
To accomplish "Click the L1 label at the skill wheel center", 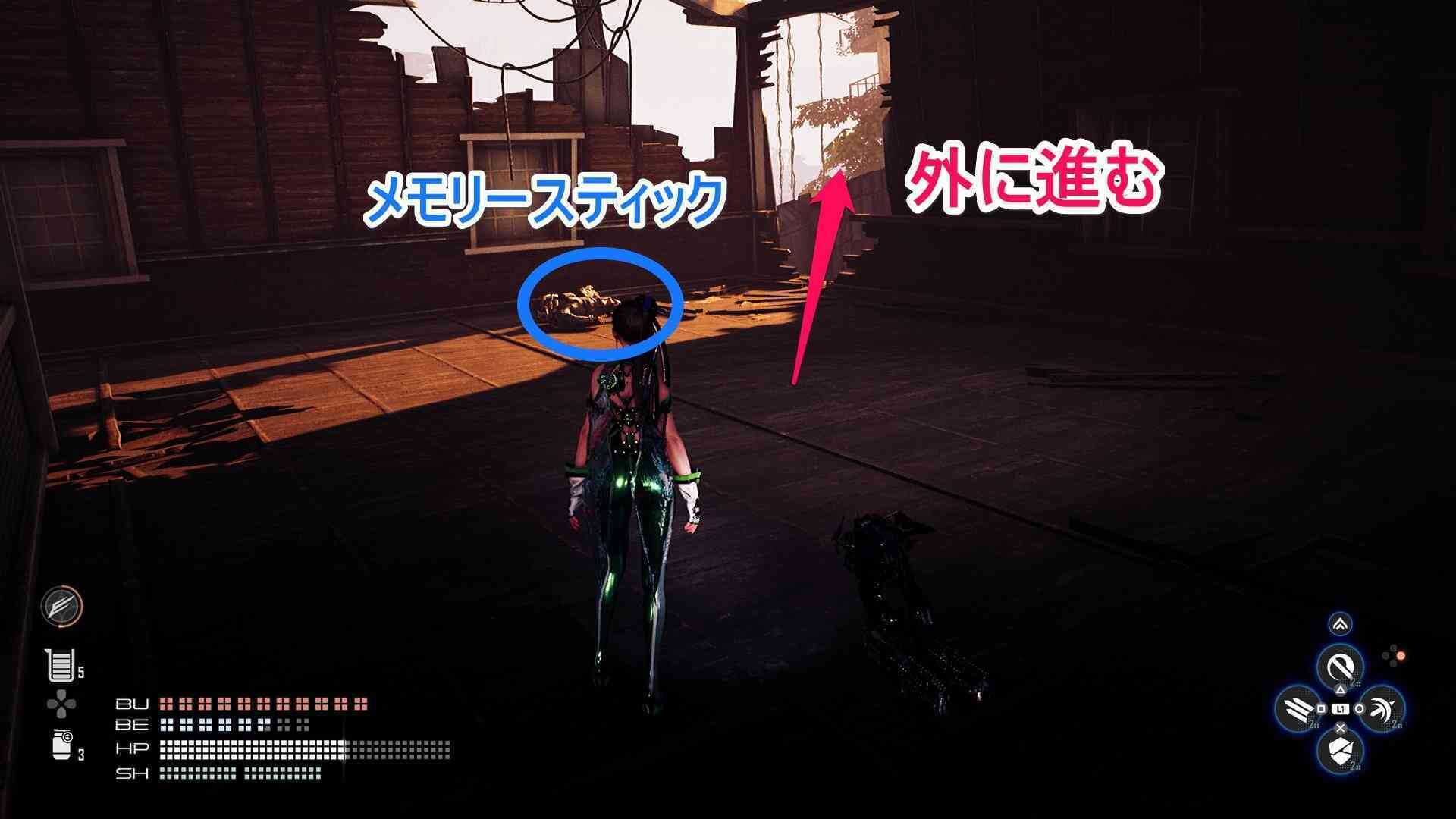I will coord(1341,708).
